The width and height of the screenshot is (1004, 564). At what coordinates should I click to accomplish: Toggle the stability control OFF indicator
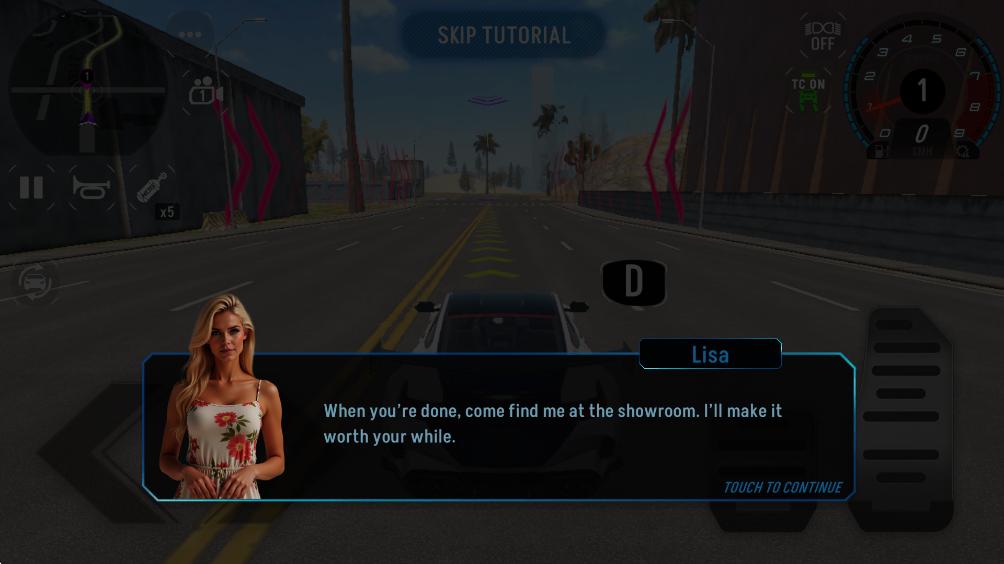point(822,36)
